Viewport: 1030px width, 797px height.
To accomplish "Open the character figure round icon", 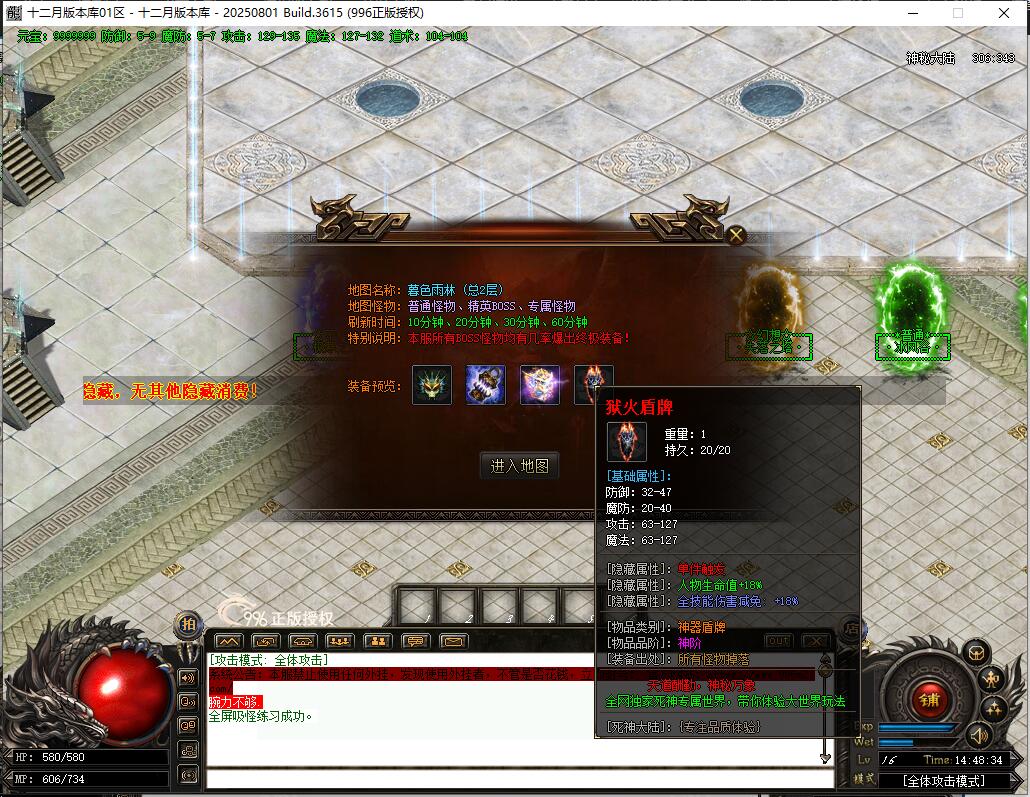I will click(x=992, y=680).
